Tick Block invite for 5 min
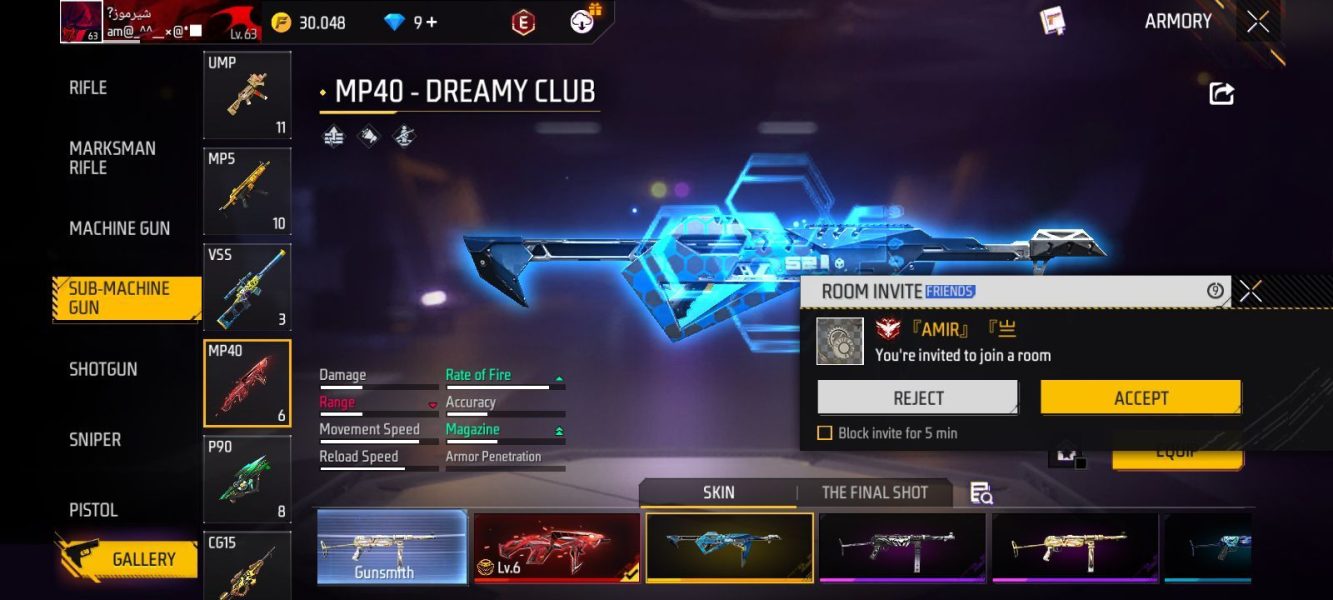1333x600 pixels. 825,433
